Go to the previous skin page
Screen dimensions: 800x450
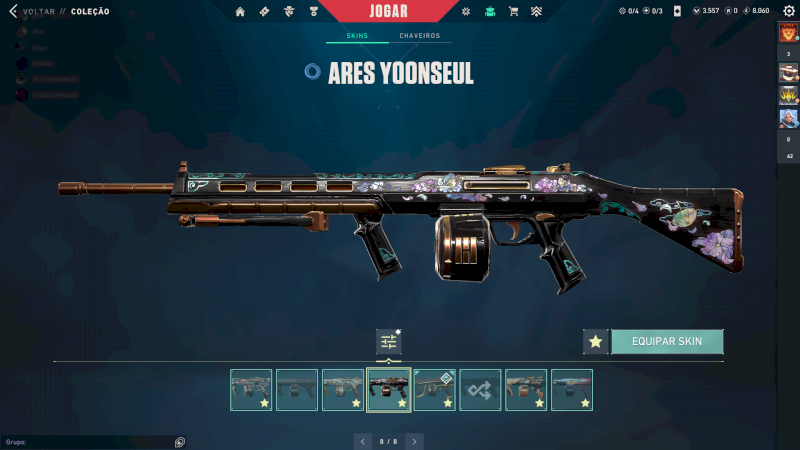click(x=363, y=440)
